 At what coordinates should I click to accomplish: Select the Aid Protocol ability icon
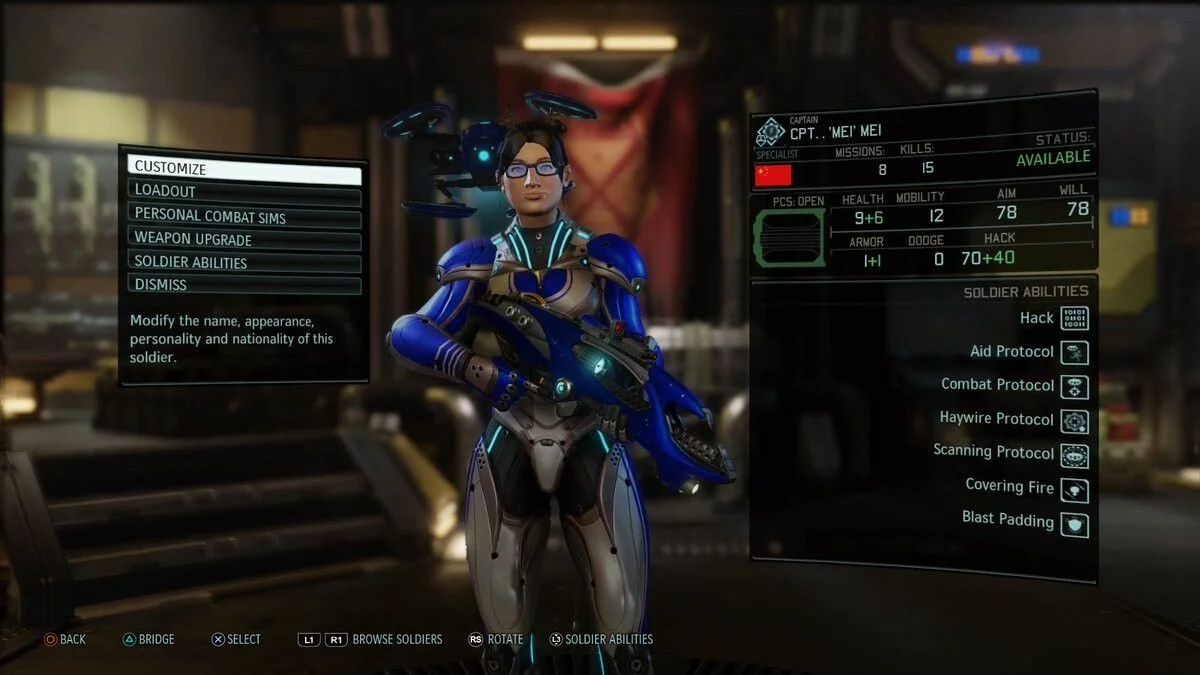(1074, 352)
